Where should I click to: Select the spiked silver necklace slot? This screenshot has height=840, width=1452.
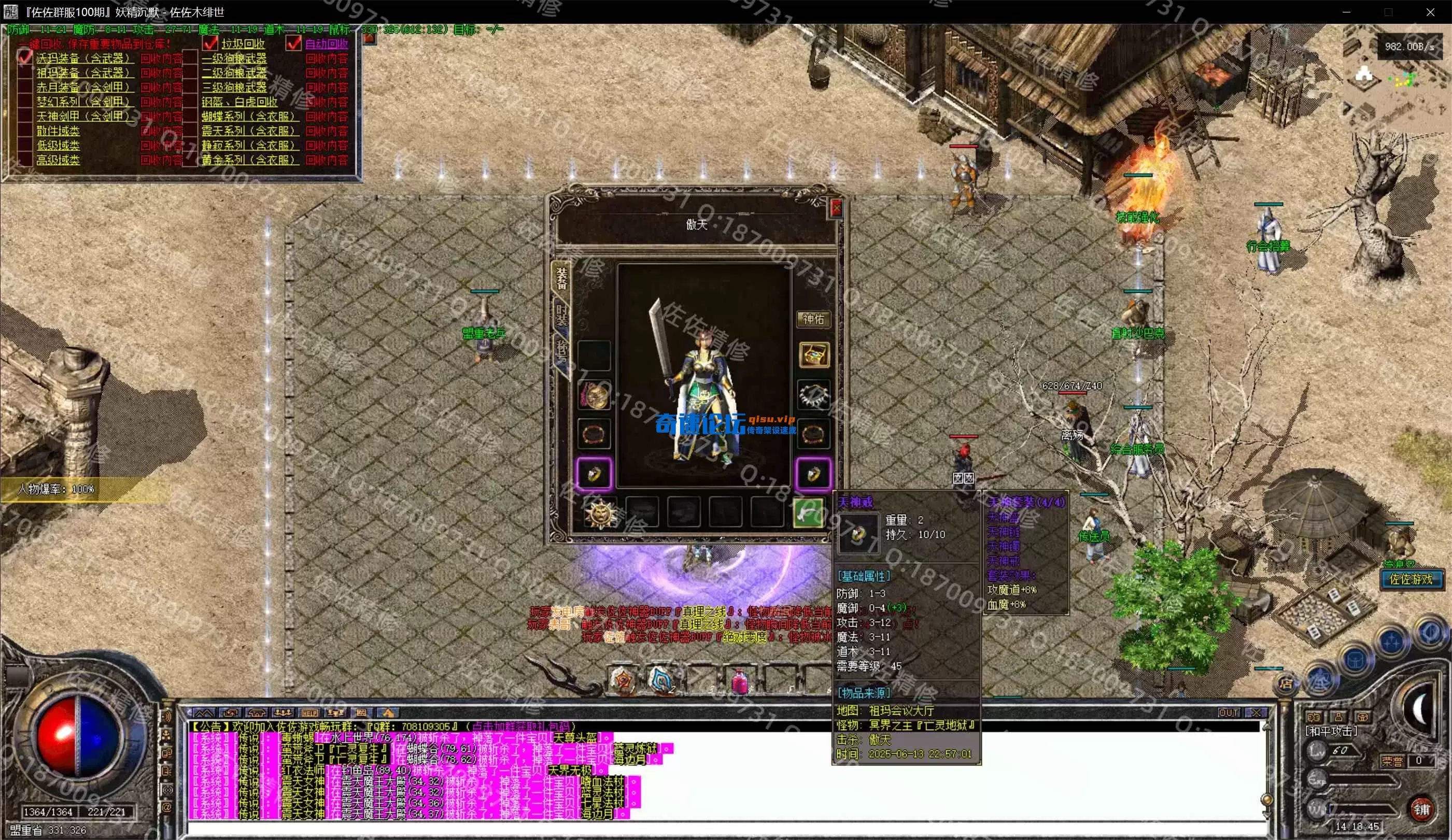(813, 395)
